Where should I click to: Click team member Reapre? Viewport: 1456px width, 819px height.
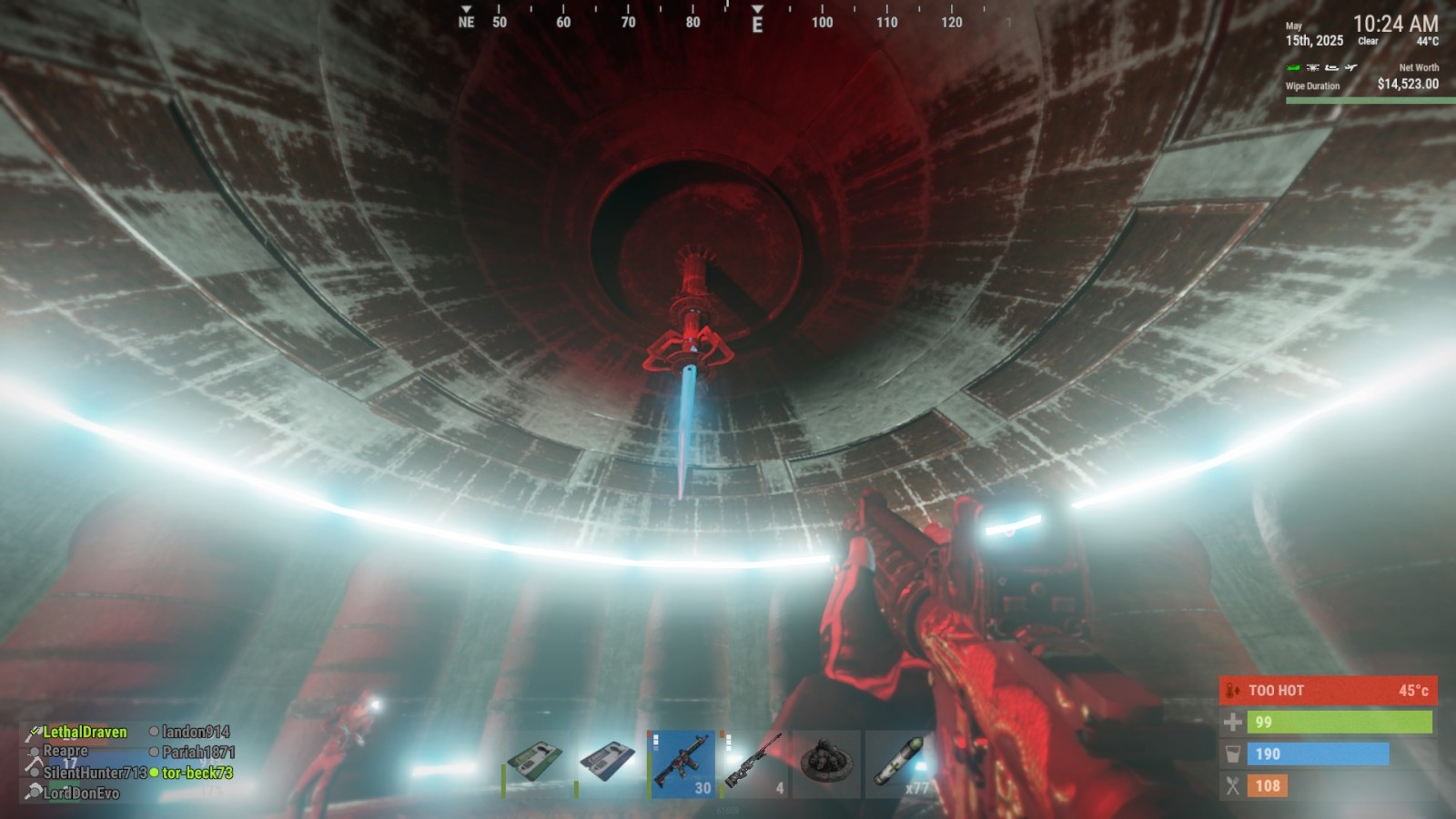point(66,752)
